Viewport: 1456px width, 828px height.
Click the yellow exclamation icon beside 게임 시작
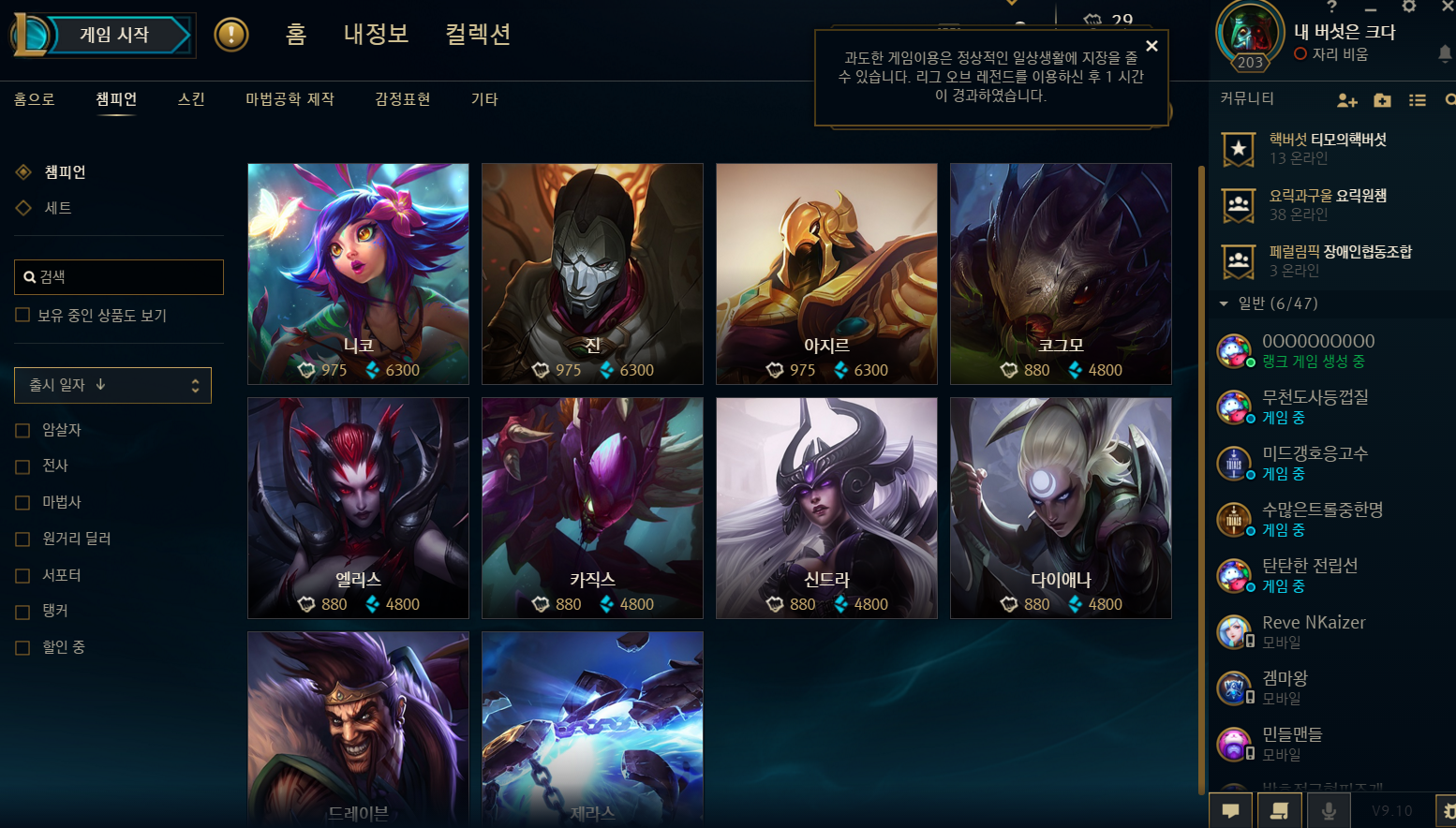pos(232,35)
